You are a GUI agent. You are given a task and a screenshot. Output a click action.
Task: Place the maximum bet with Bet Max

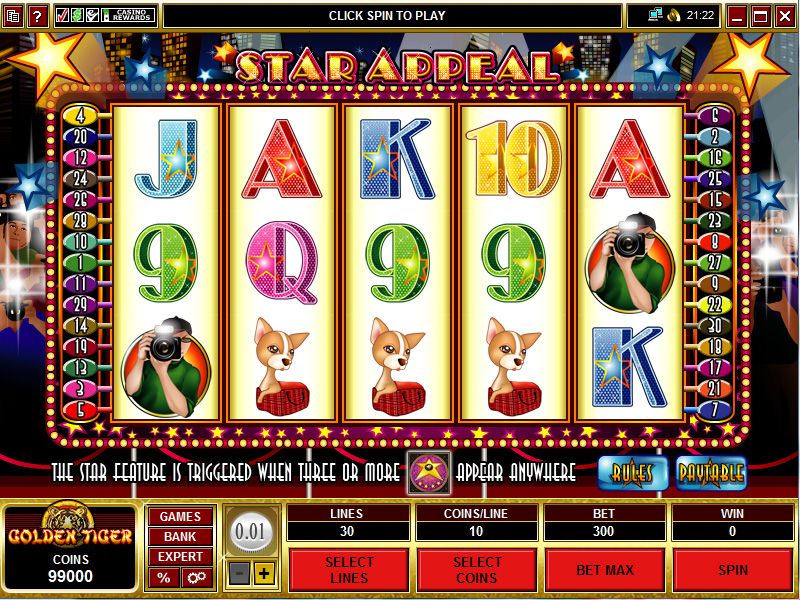pos(605,570)
